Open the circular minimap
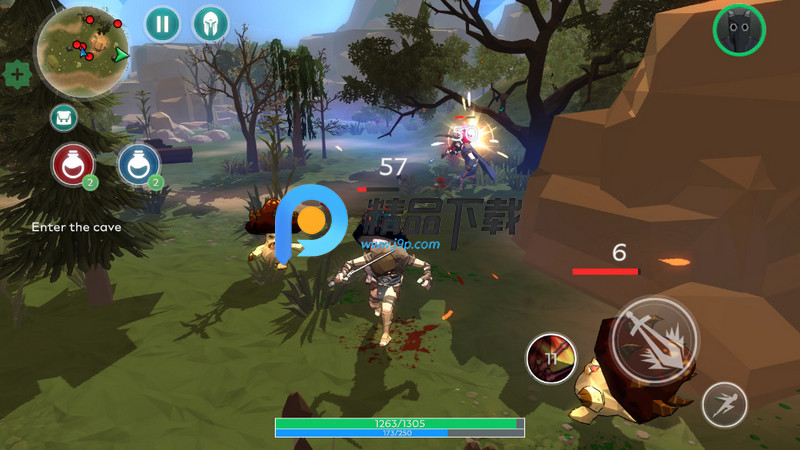This screenshot has height=450, width=800. click(82, 49)
